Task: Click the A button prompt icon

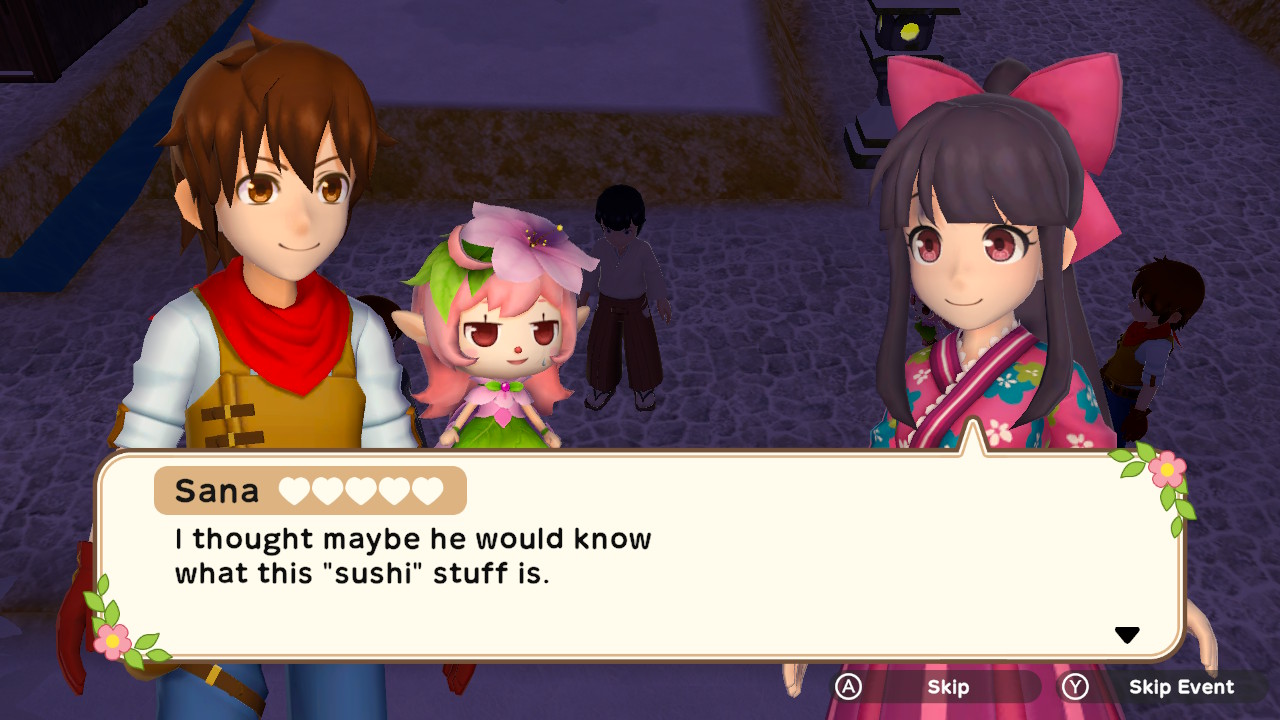Action: [850, 687]
